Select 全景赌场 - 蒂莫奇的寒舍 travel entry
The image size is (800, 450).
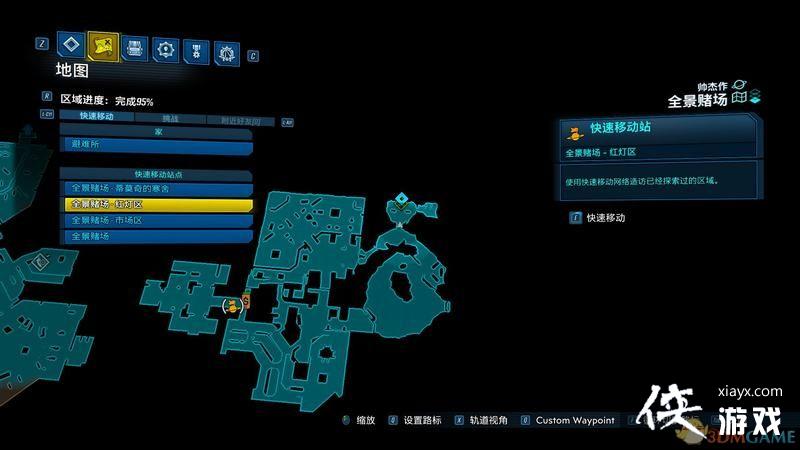[155, 188]
